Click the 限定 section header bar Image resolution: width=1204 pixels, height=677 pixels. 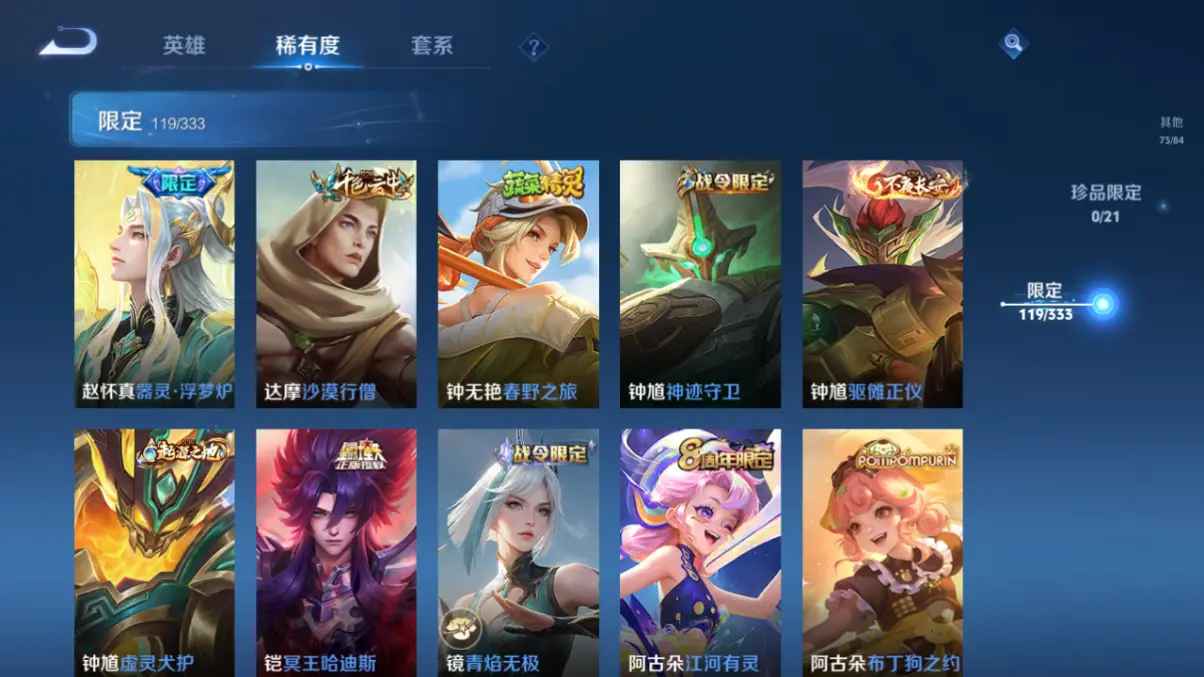click(x=250, y=121)
